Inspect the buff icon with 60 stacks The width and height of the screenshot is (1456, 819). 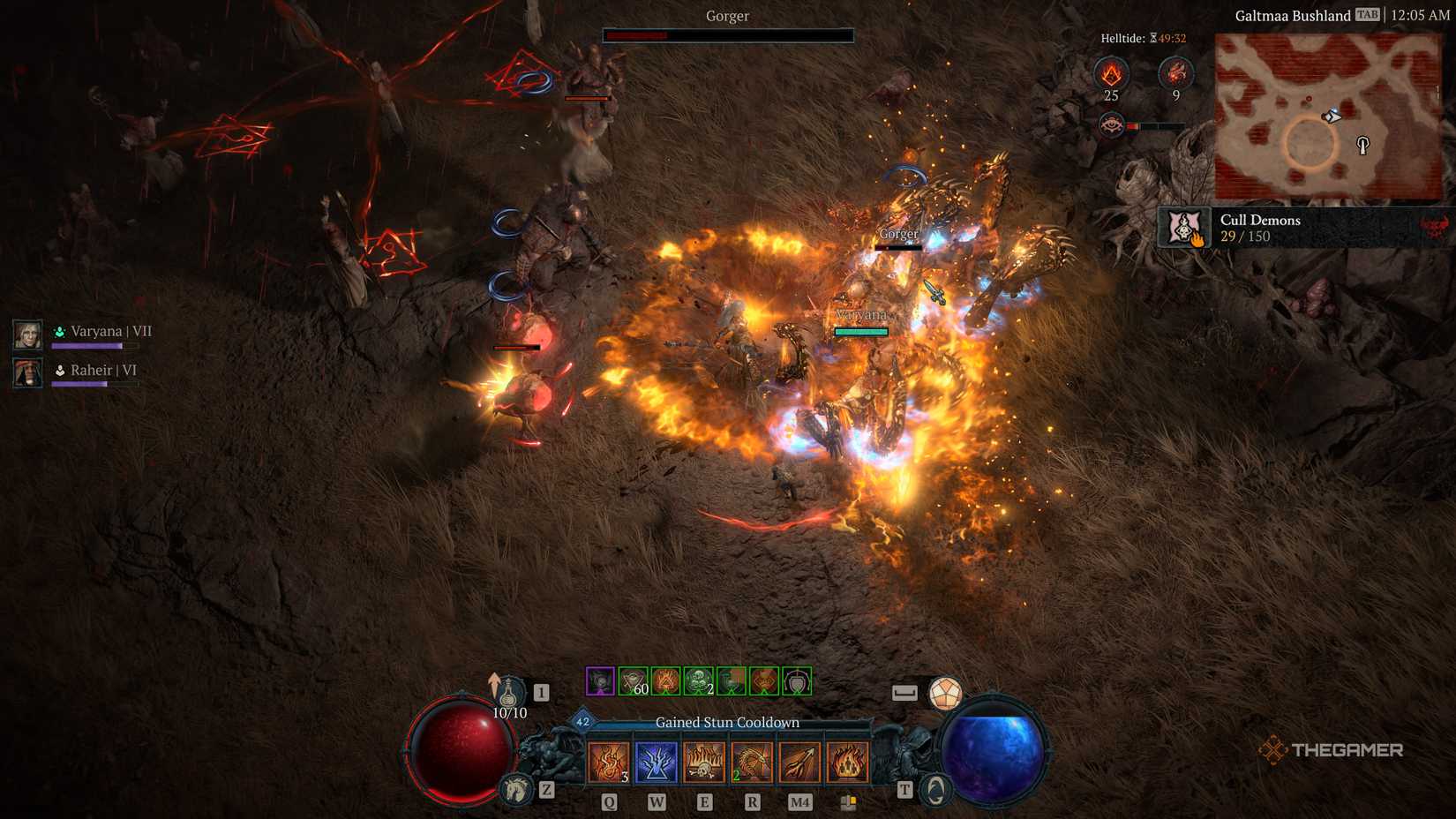point(634,681)
